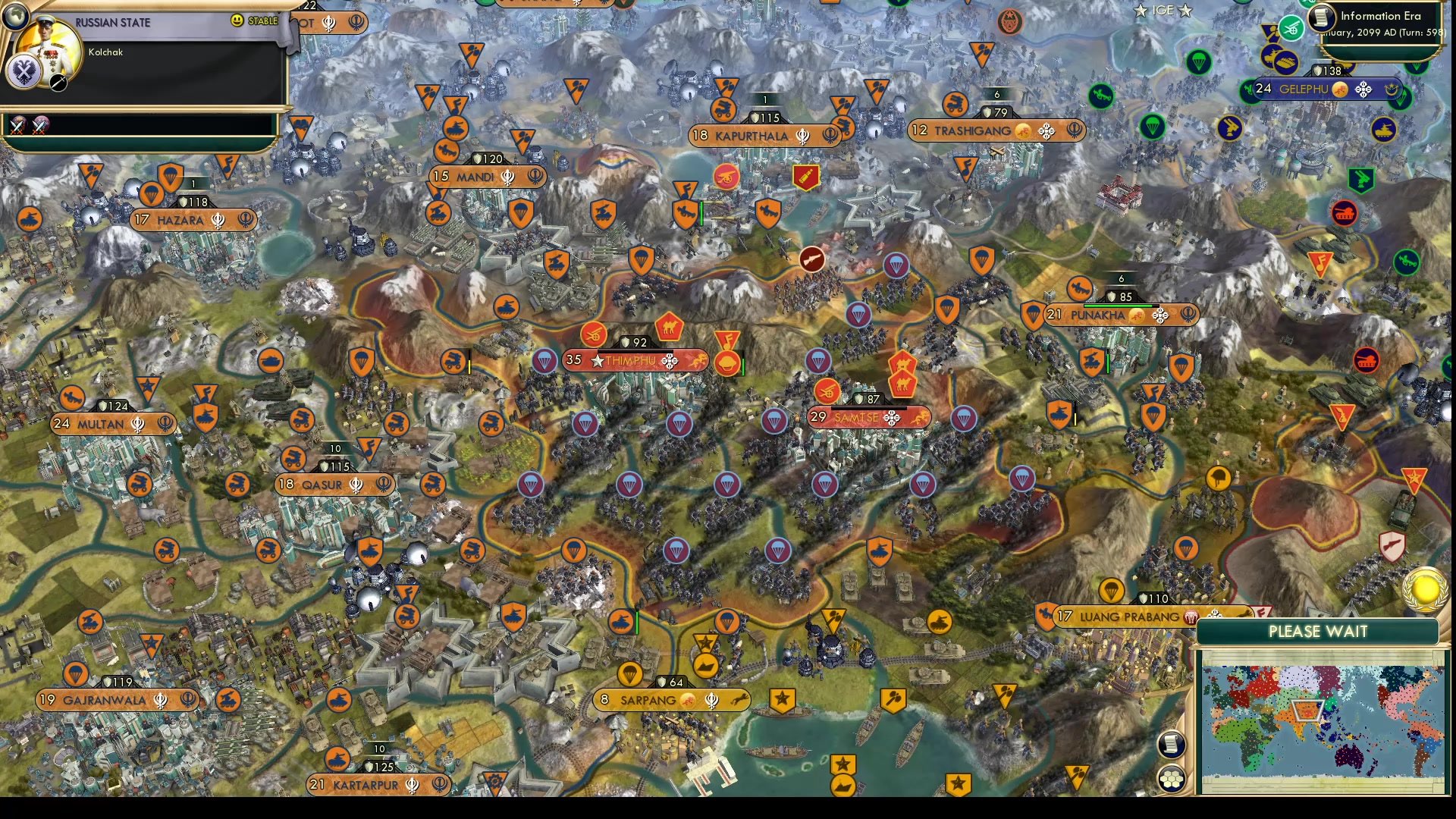The image size is (1456, 819).
Task: Click the gold Great General medal near Thimphu
Action: pyautogui.click(x=728, y=362)
